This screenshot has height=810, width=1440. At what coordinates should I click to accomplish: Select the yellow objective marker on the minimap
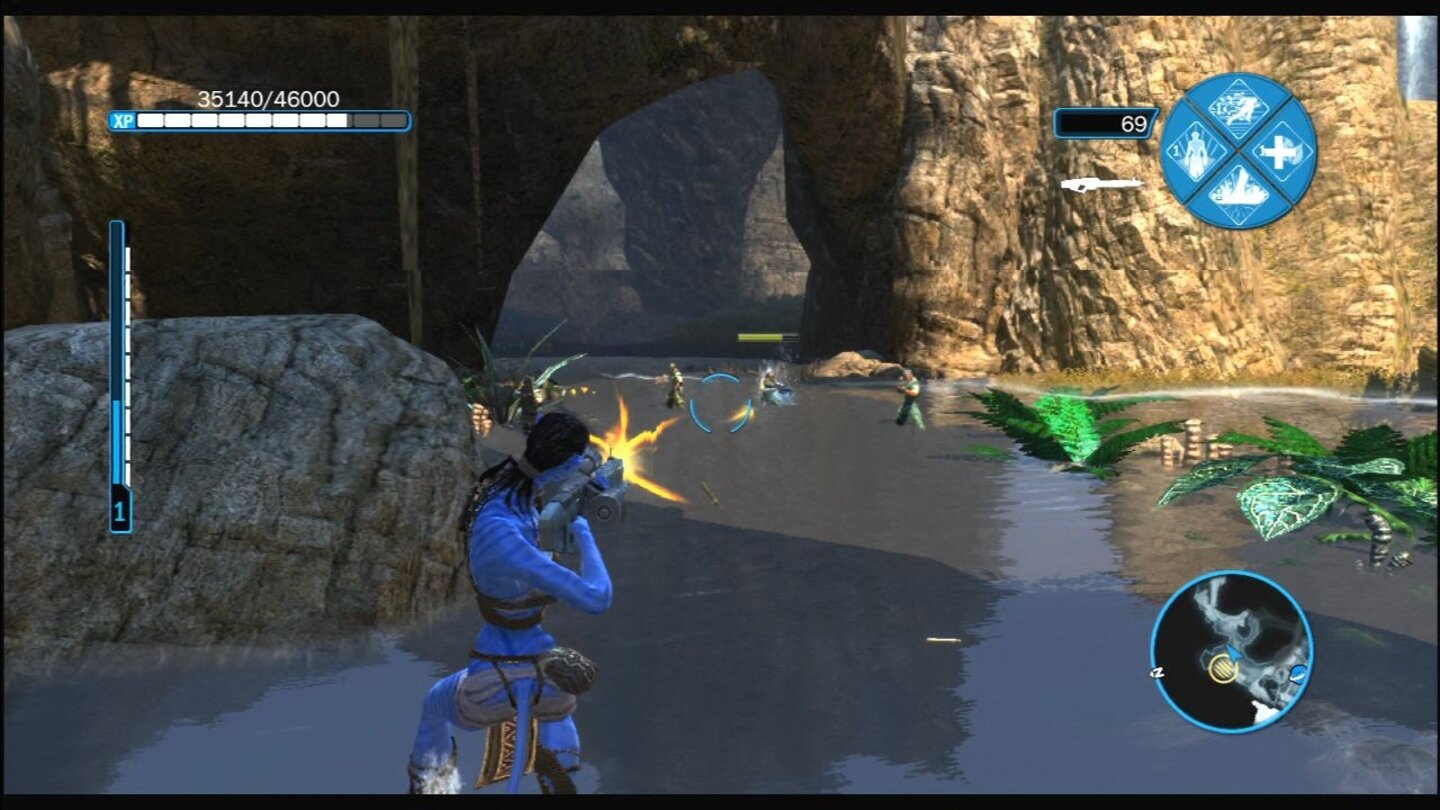click(x=1223, y=669)
